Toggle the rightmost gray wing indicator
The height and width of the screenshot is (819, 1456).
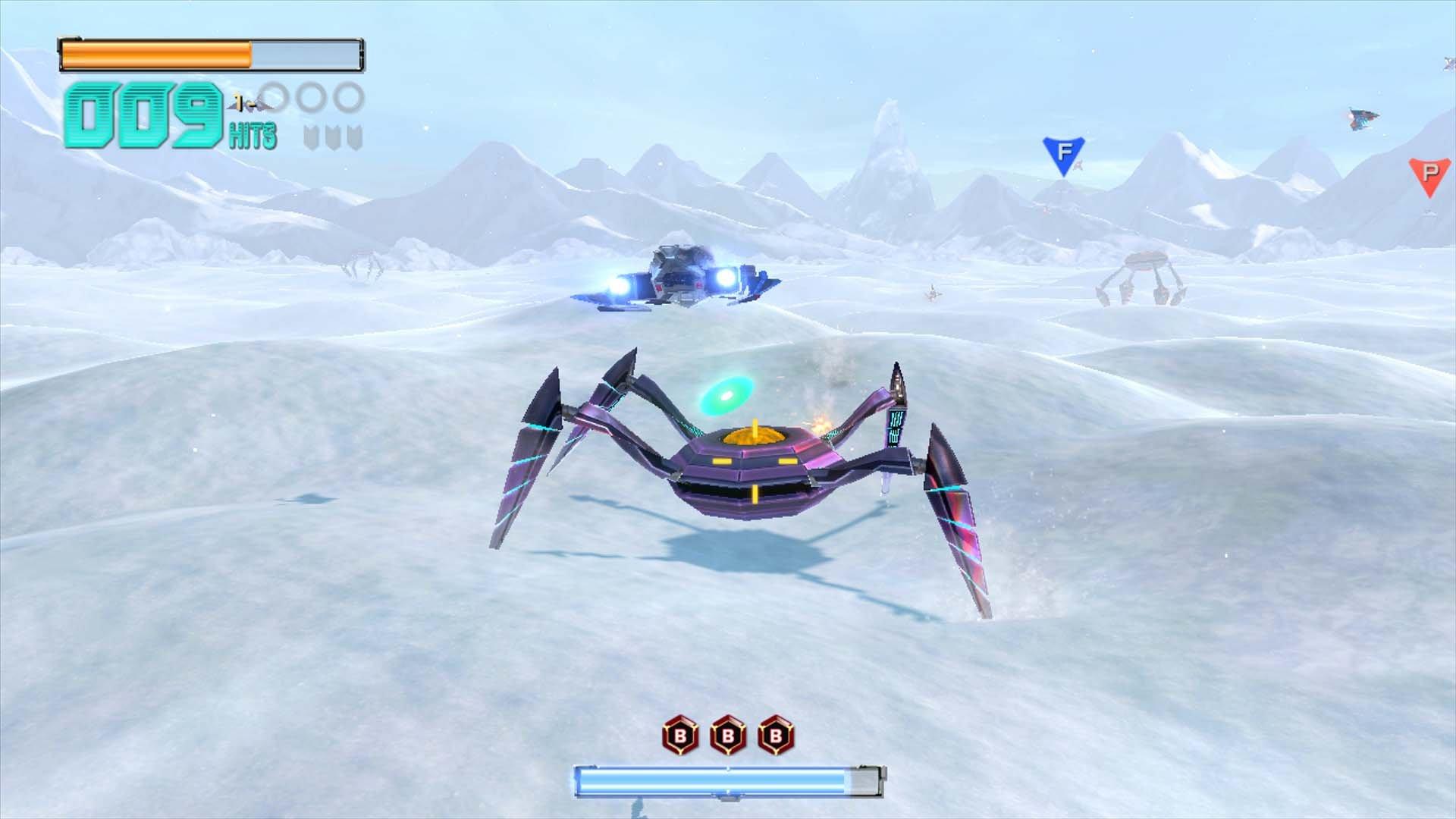tap(354, 136)
